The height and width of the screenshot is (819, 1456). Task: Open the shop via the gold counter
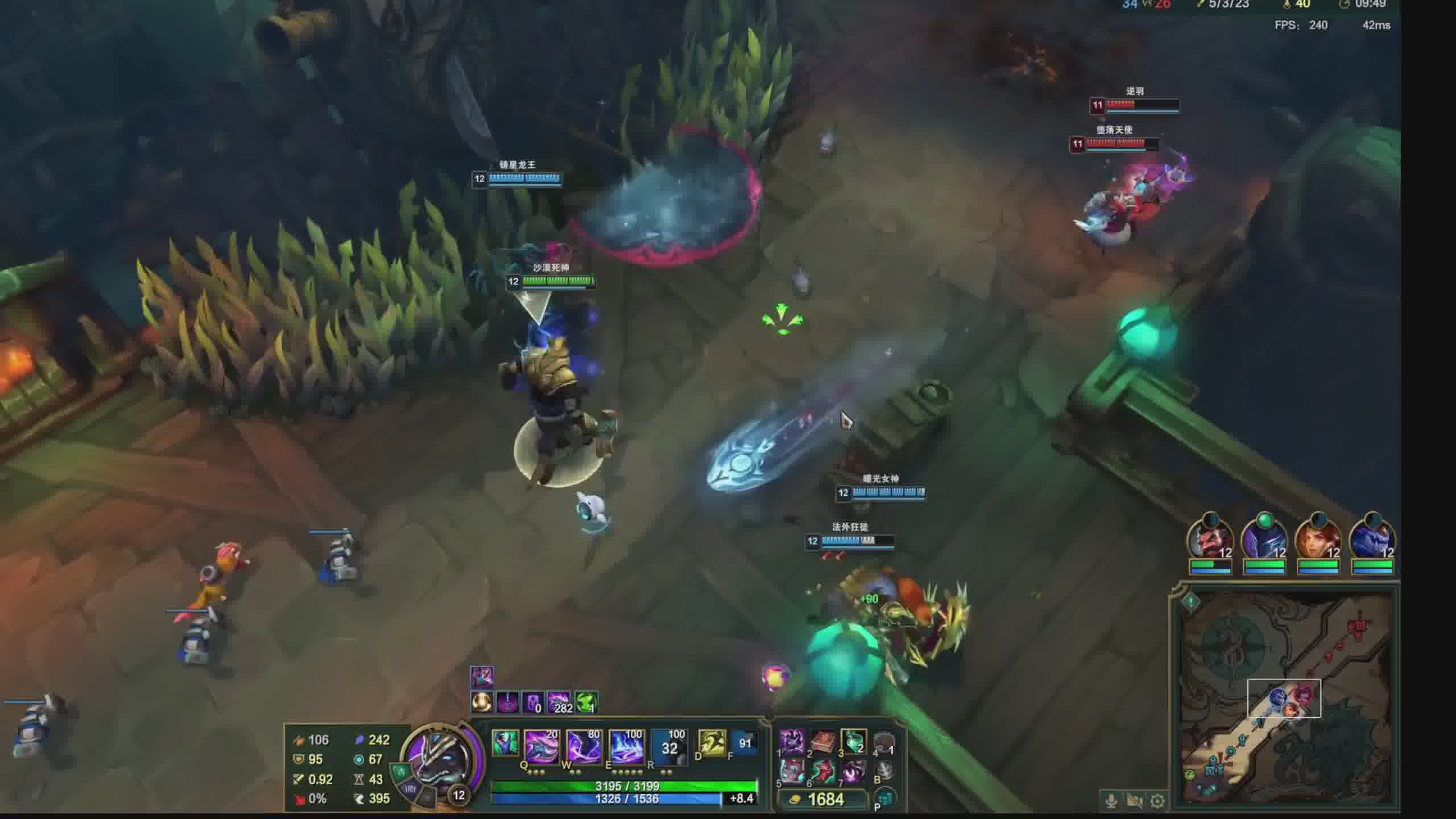click(x=825, y=800)
